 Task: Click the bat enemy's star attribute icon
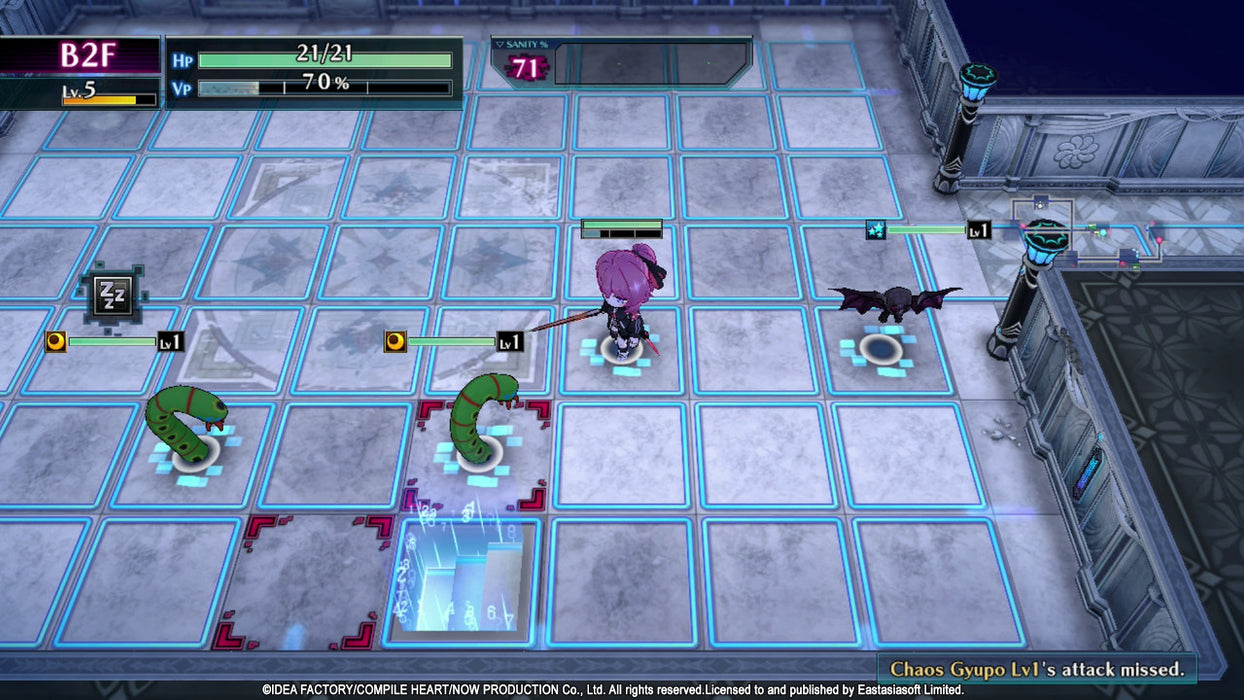(875, 230)
